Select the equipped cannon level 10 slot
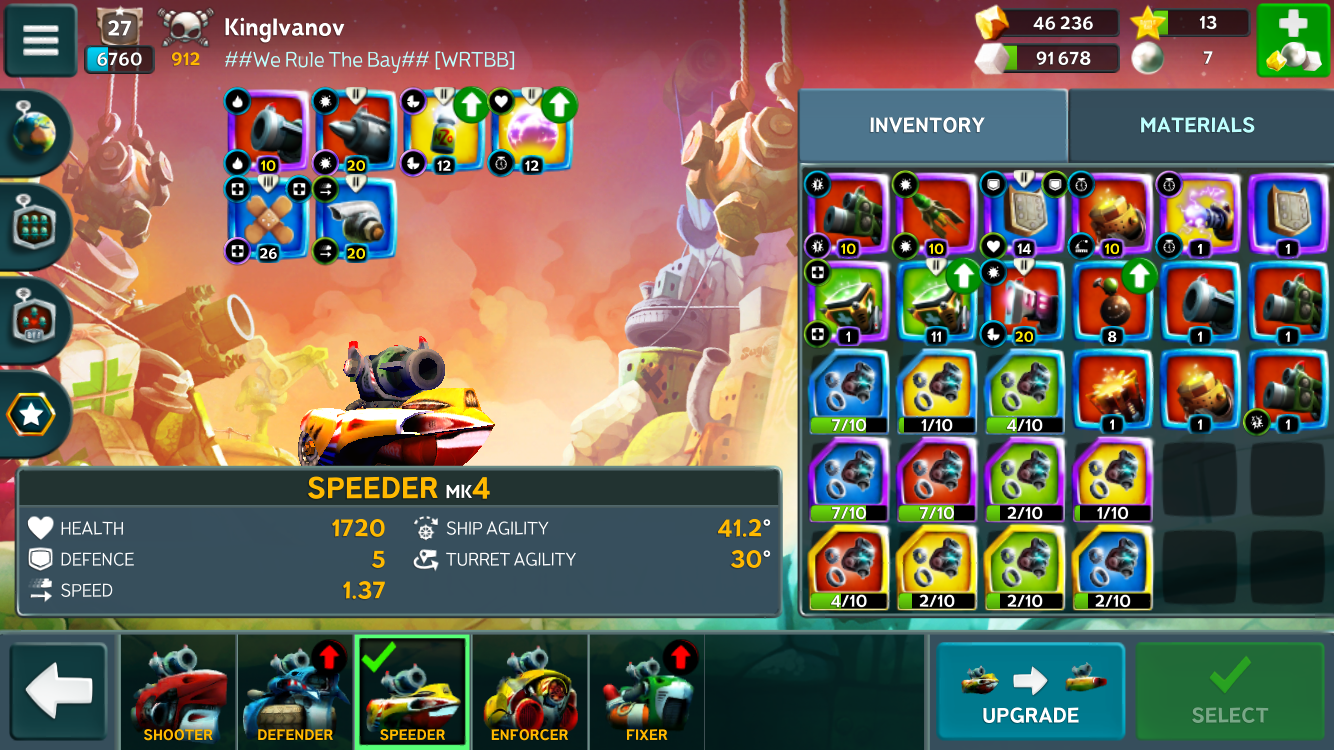 coord(266,131)
